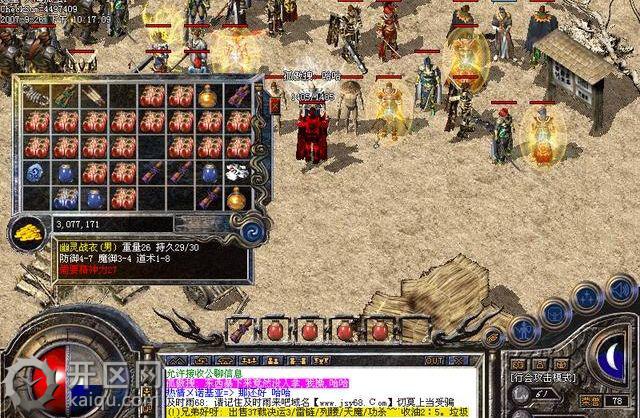
Task: Open the character status round button
Action: pyautogui.click(x=523, y=327)
